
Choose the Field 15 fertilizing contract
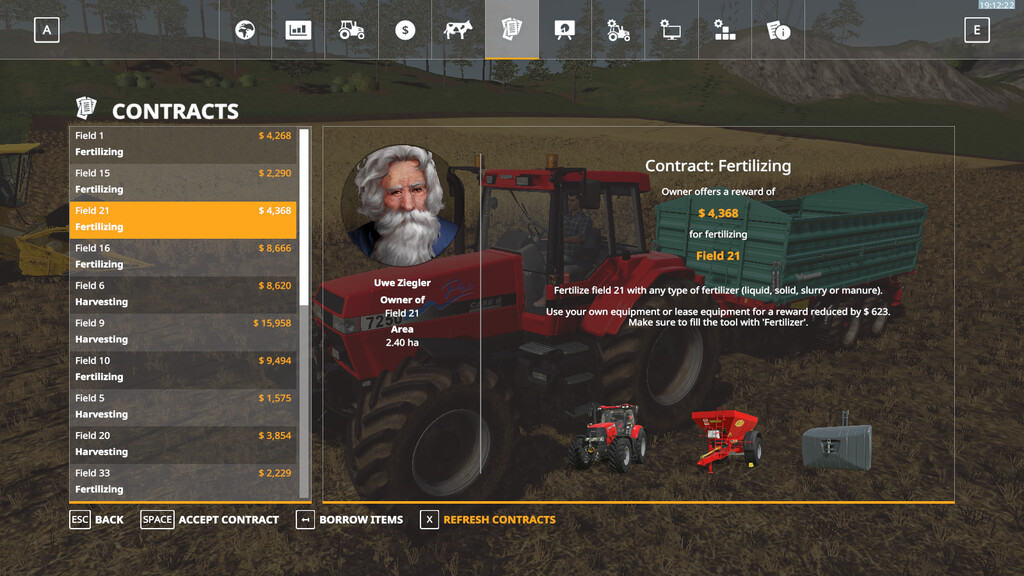click(x=183, y=181)
